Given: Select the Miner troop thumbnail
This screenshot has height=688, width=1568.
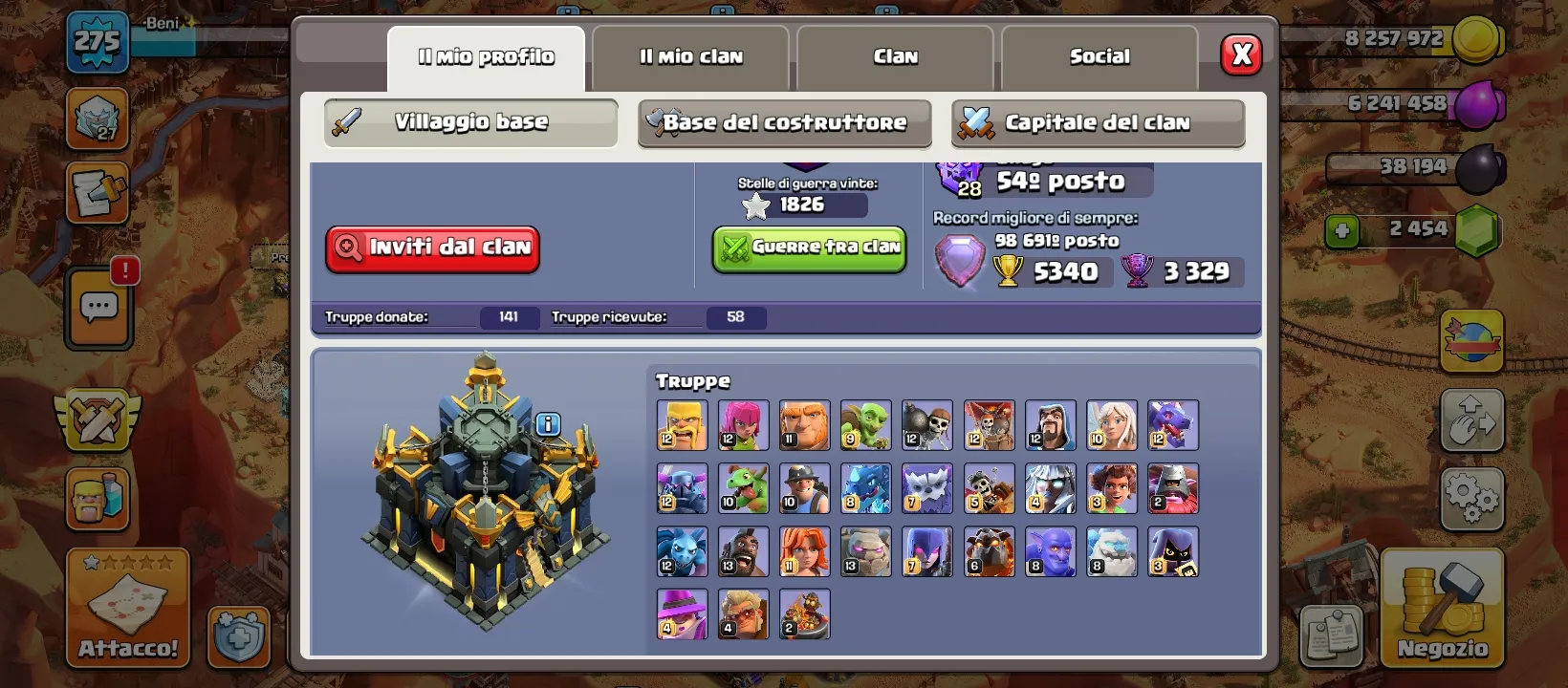Looking at the screenshot, I should point(804,488).
